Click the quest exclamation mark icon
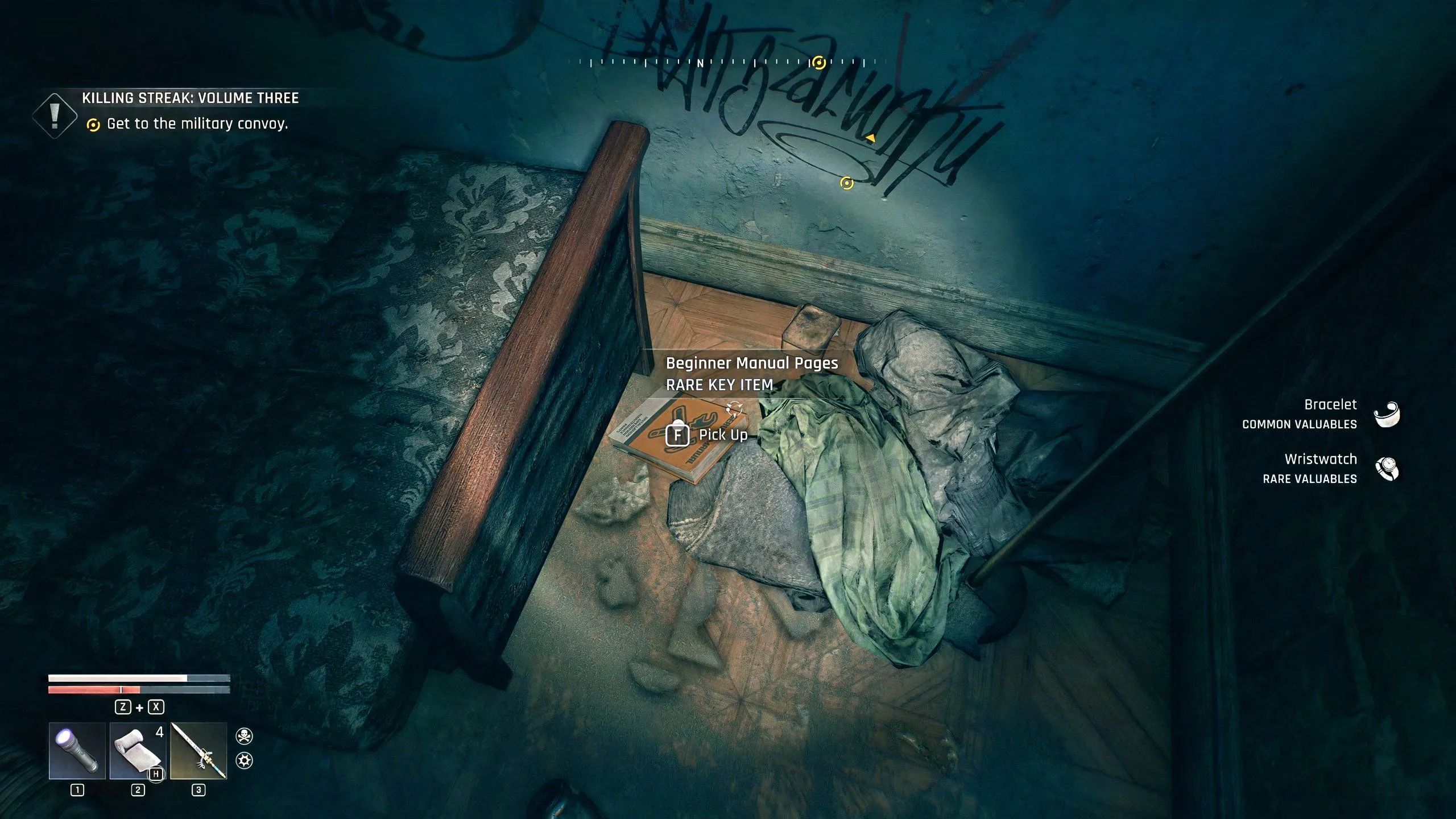 point(55,114)
